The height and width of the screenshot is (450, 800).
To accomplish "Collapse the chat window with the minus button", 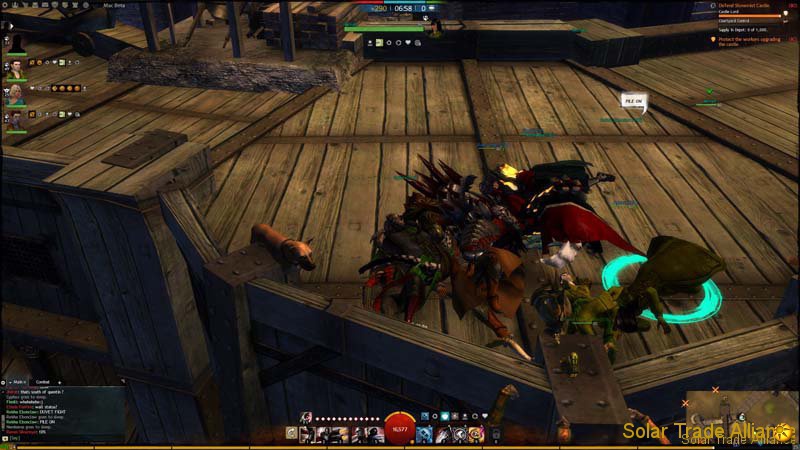I will click(x=5, y=382).
